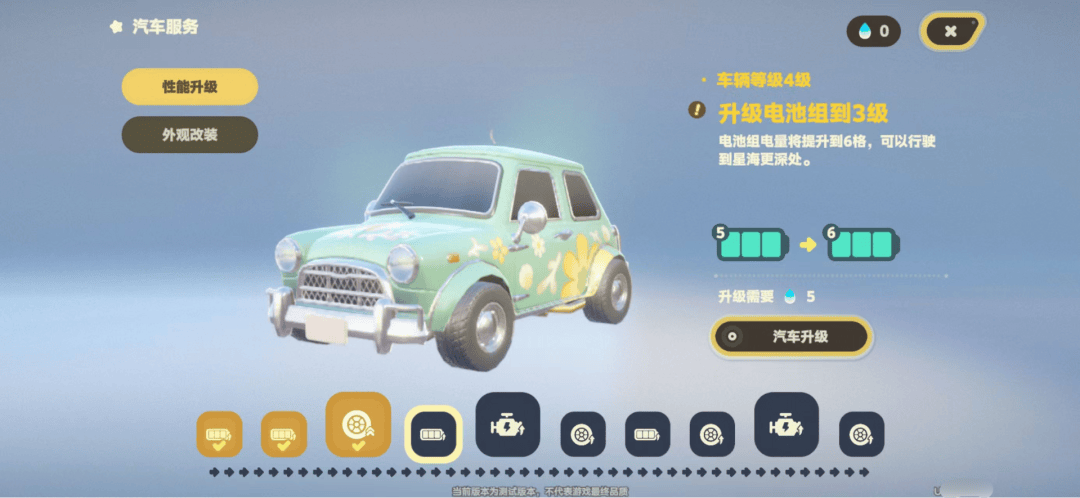Select the highlighted battery upgrade node
Viewport: 1080px width, 498px height.
coord(433,435)
